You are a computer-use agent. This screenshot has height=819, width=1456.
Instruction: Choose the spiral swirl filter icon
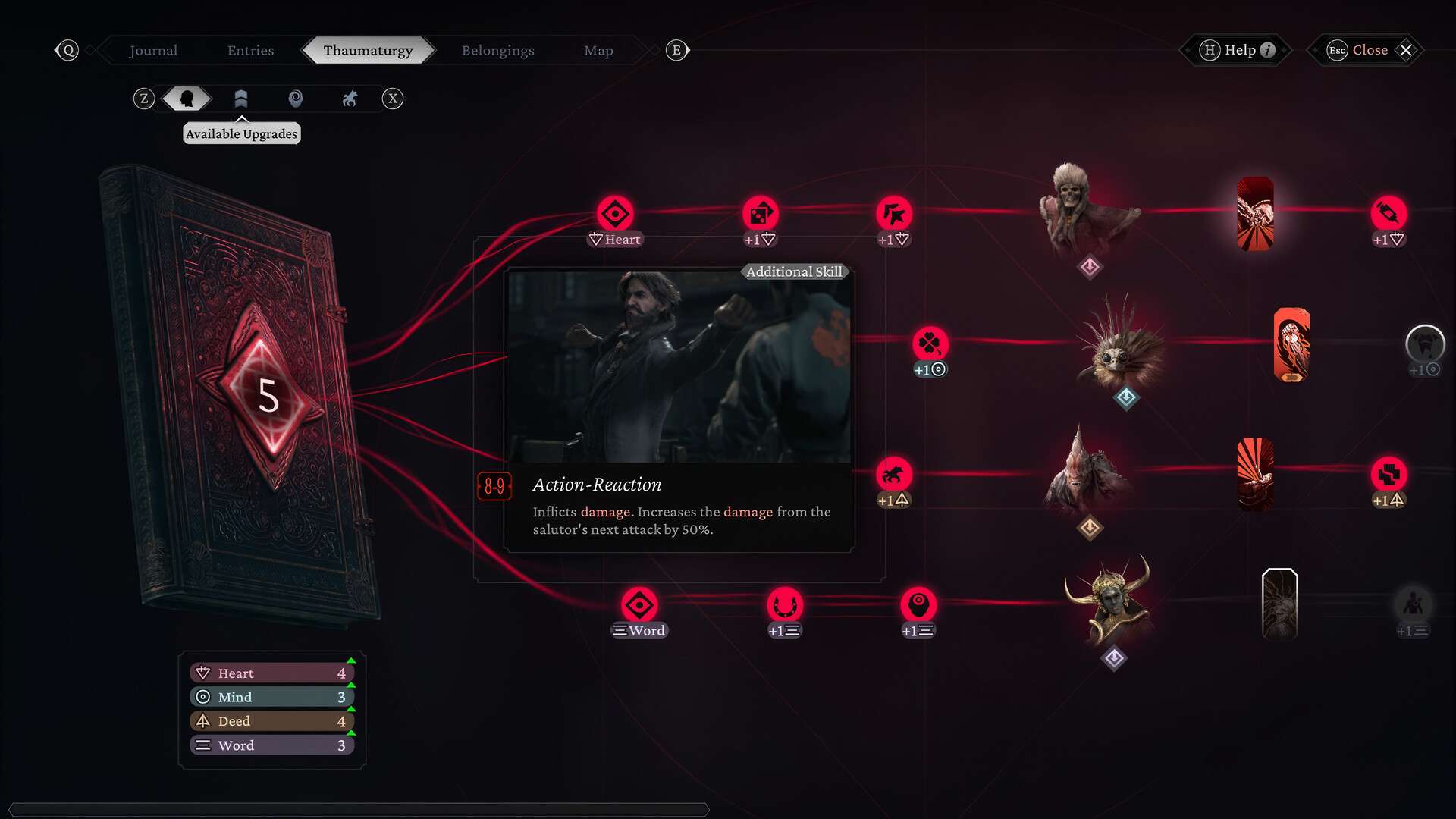point(296,99)
